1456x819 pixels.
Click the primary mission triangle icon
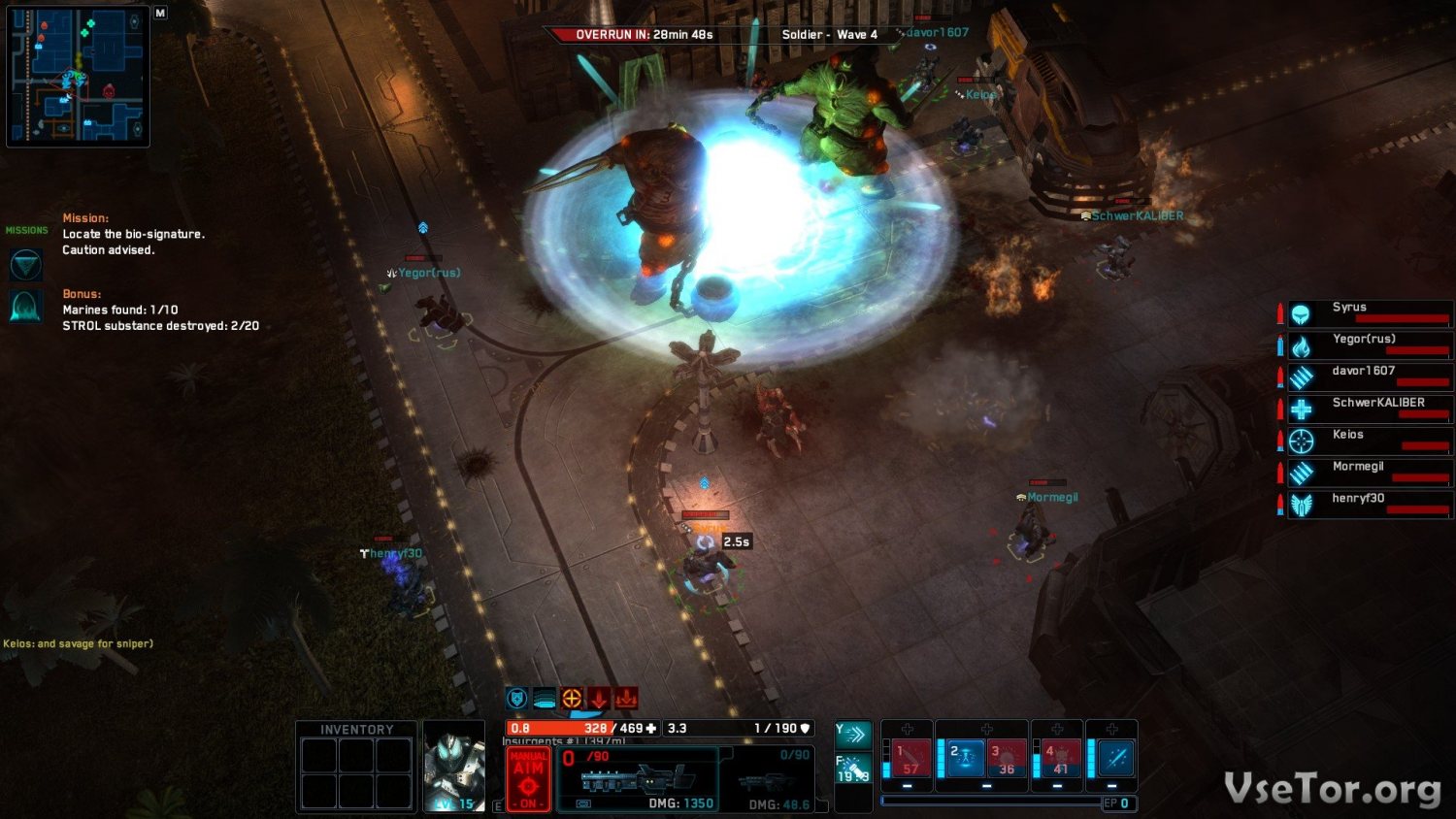pos(25,264)
